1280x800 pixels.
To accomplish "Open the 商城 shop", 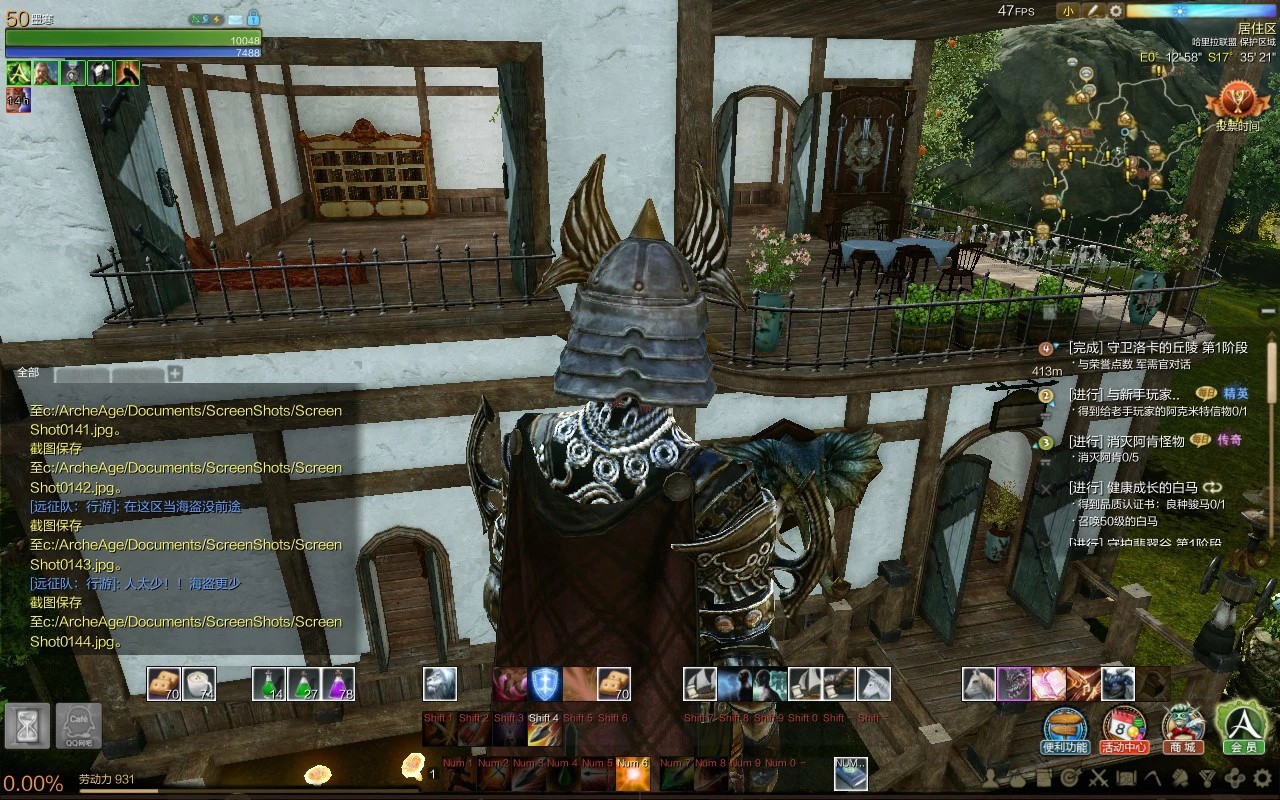I will pos(1183,728).
